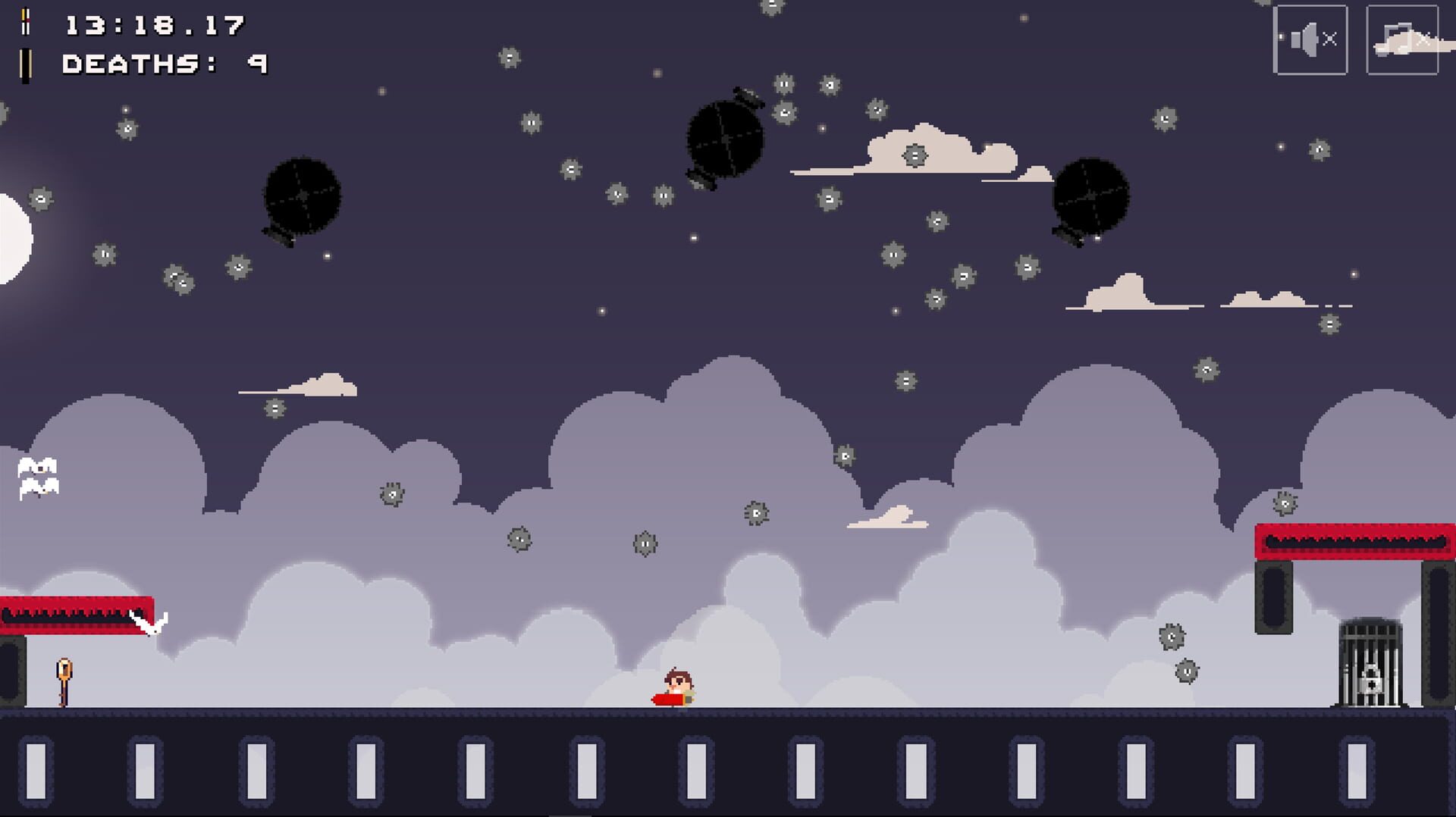Click the cannon on the upper left

tap(303, 197)
